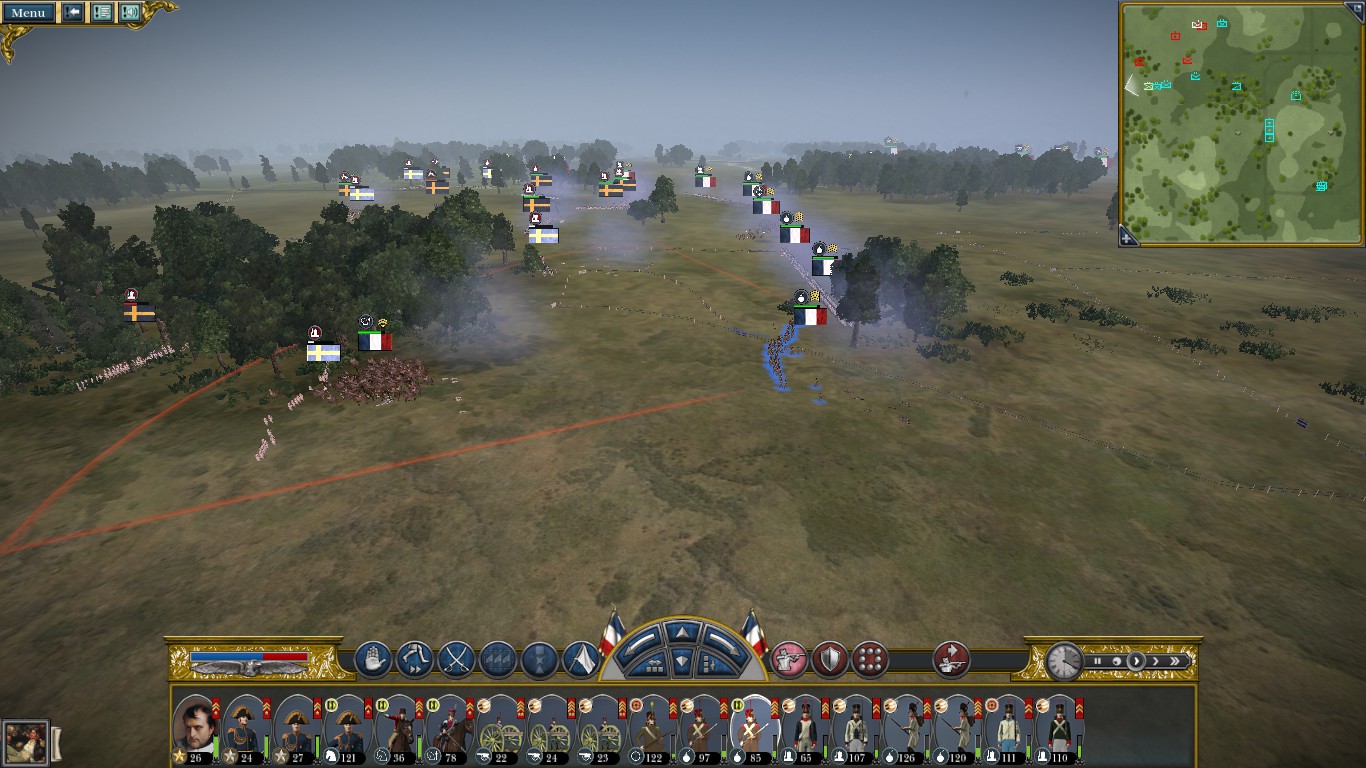Click the battlefield minimap
Viewport: 1366px width, 768px height.
click(x=1240, y=122)
